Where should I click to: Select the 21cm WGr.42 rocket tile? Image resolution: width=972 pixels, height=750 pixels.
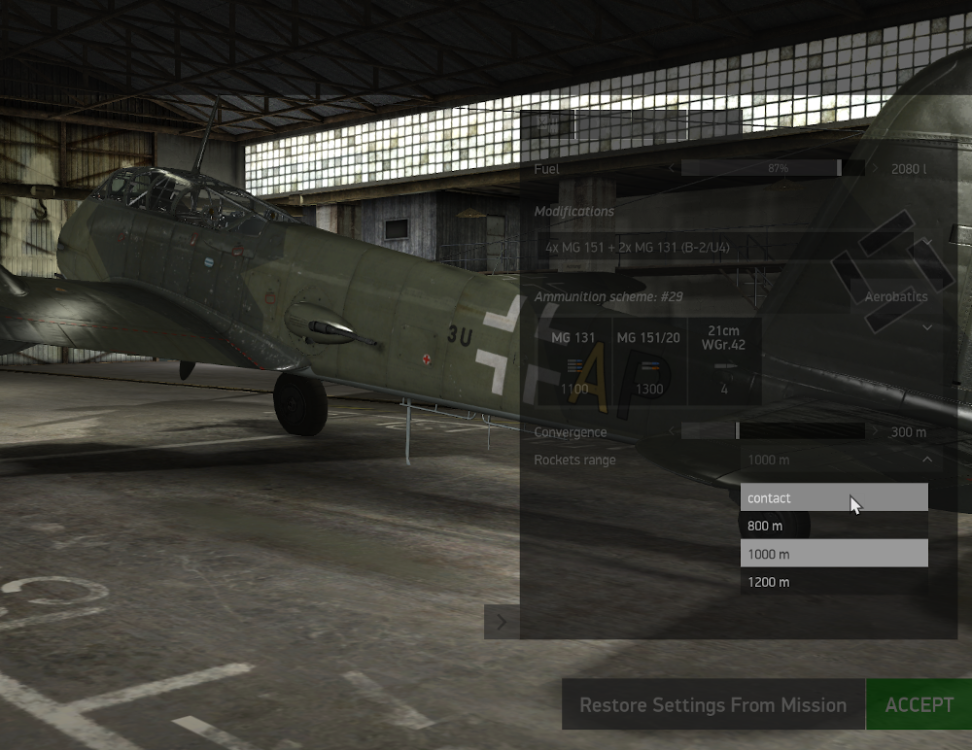[725, 362]
